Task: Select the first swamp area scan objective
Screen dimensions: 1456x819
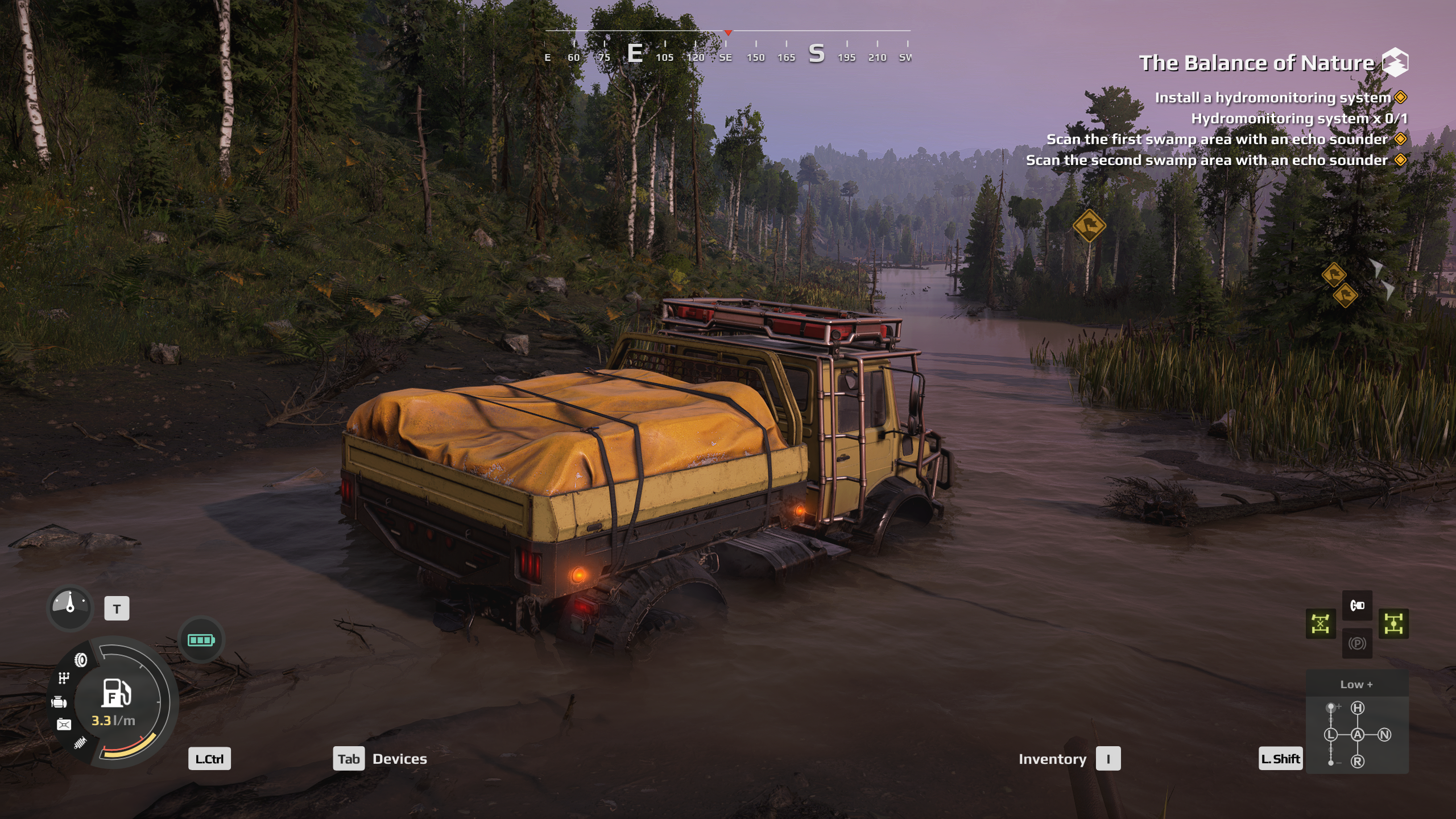Action: point(1217,139)
